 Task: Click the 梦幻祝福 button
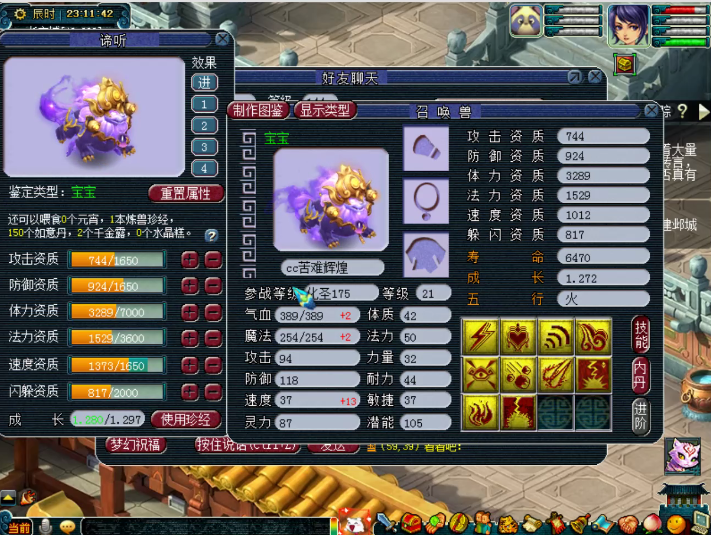137,445
